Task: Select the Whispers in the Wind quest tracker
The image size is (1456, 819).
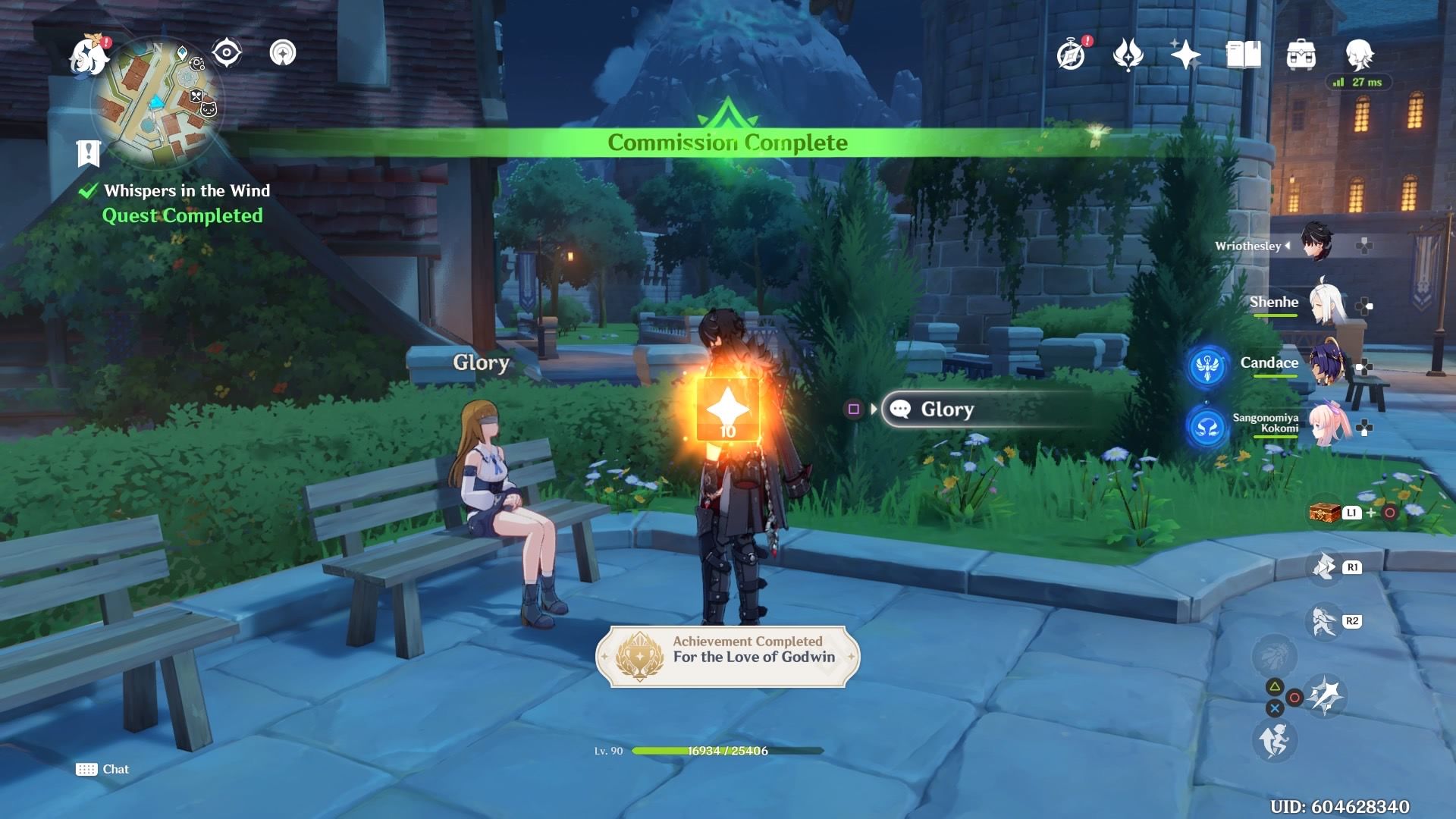Action: coord(187,191)
